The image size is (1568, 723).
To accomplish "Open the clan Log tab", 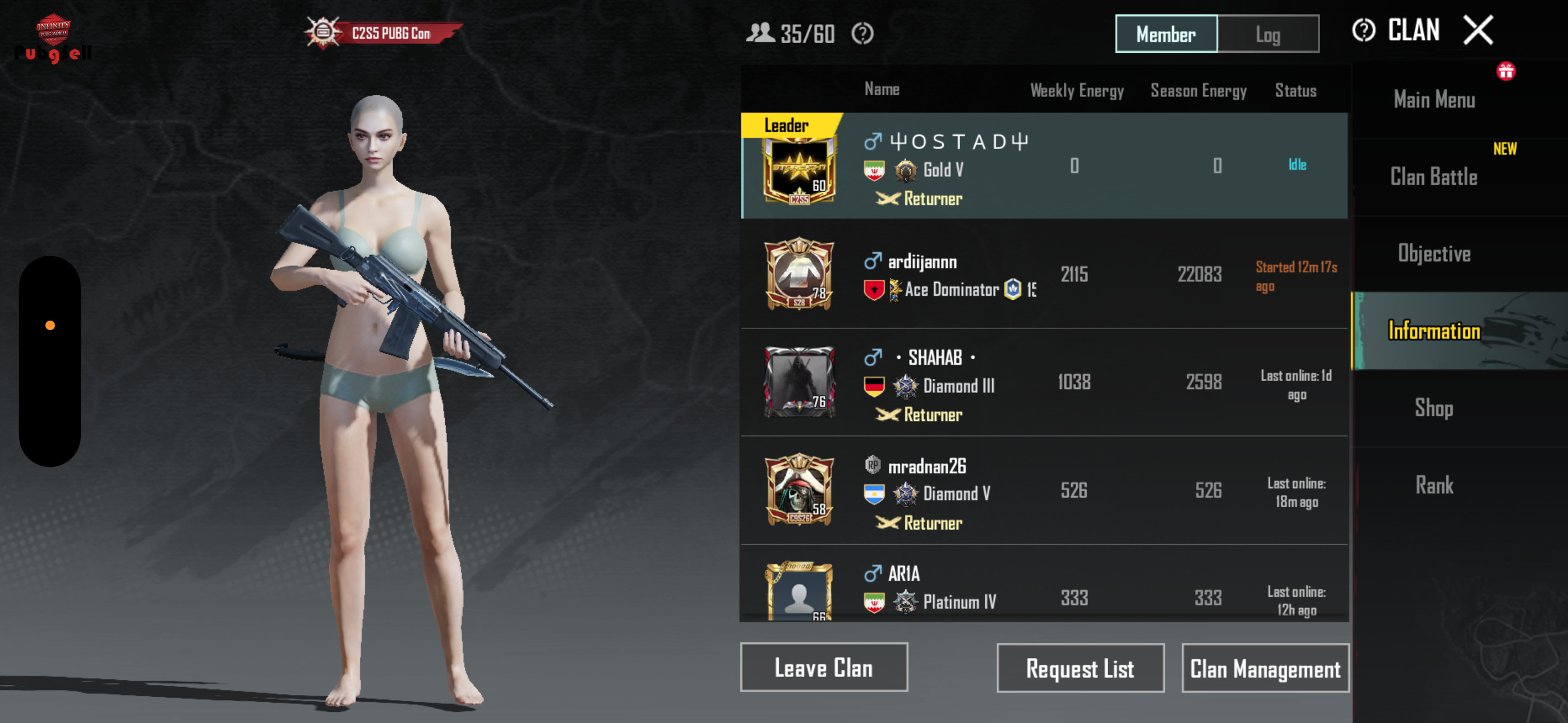I will click(x=1268, y=34).
